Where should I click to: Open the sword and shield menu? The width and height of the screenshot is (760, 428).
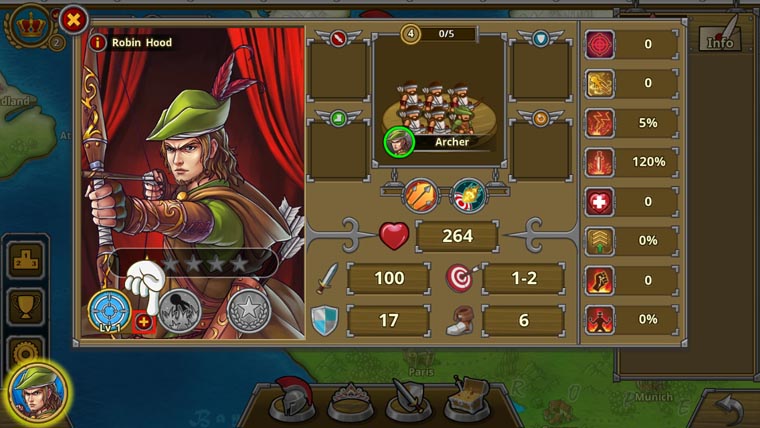(409, 399)
